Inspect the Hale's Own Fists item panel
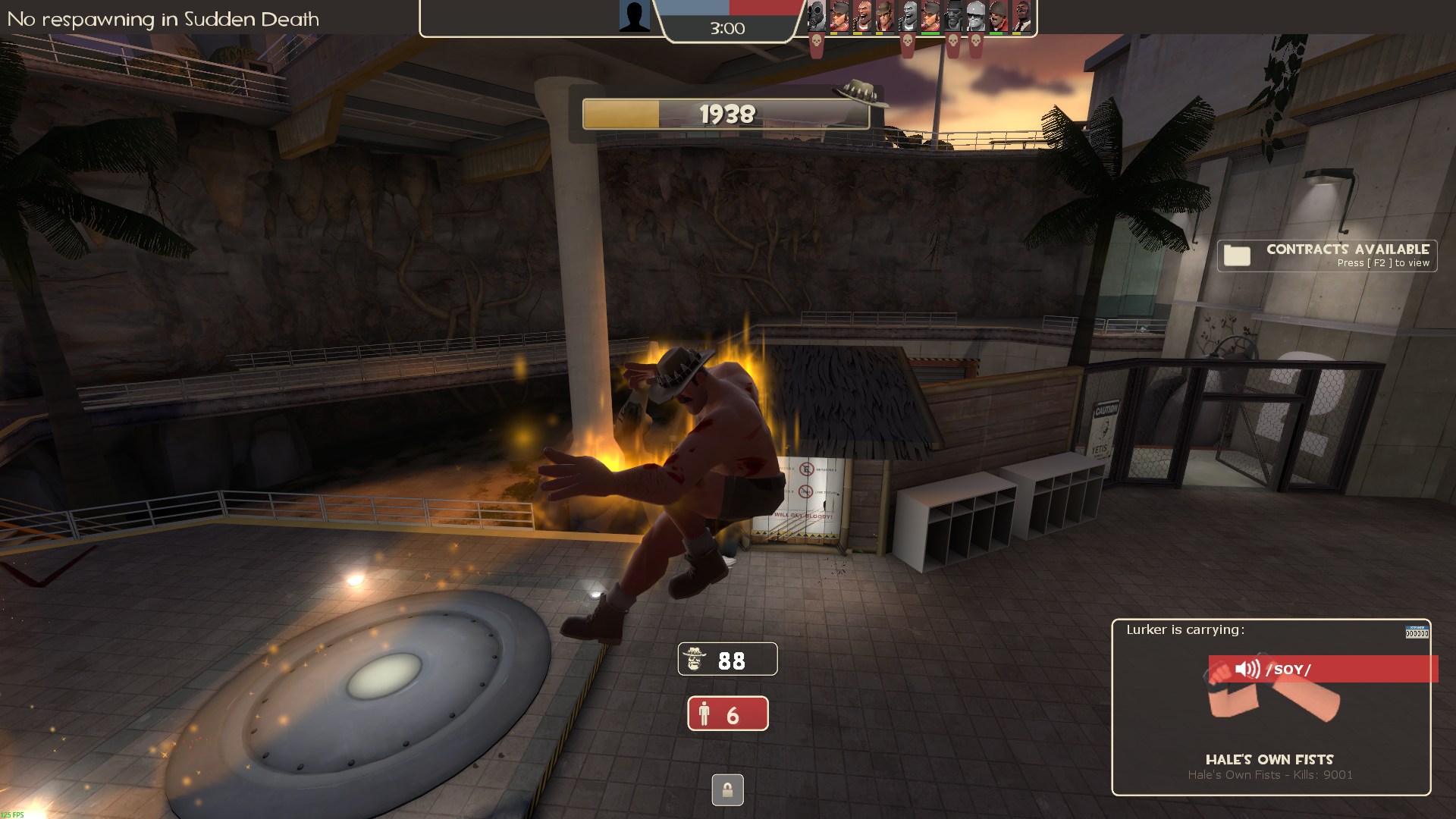 coord(1271,707)
